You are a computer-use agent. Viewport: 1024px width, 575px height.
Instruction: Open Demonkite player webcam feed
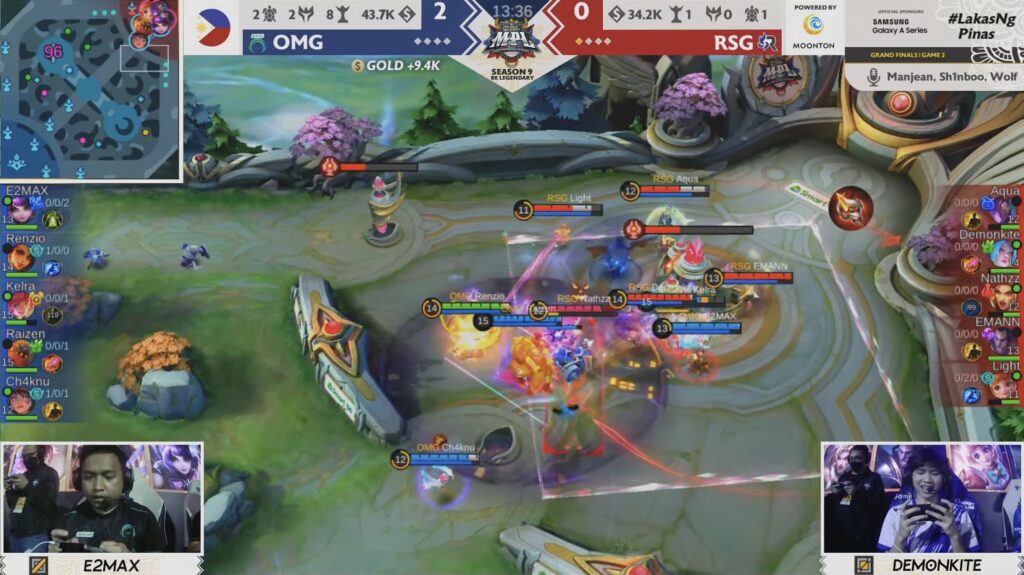(x=921, y=498)
